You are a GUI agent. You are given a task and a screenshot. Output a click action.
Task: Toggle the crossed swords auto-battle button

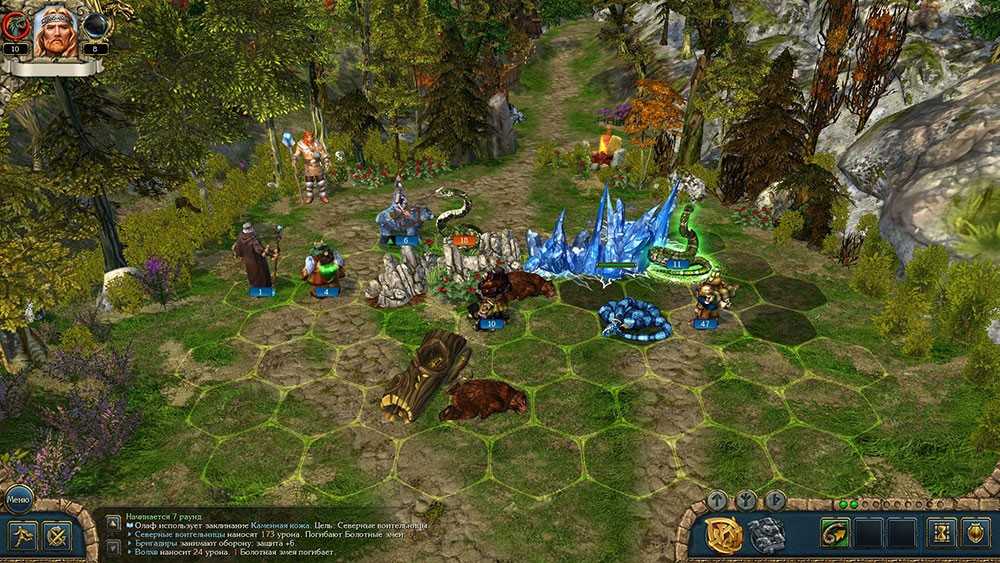coord(58,535)
